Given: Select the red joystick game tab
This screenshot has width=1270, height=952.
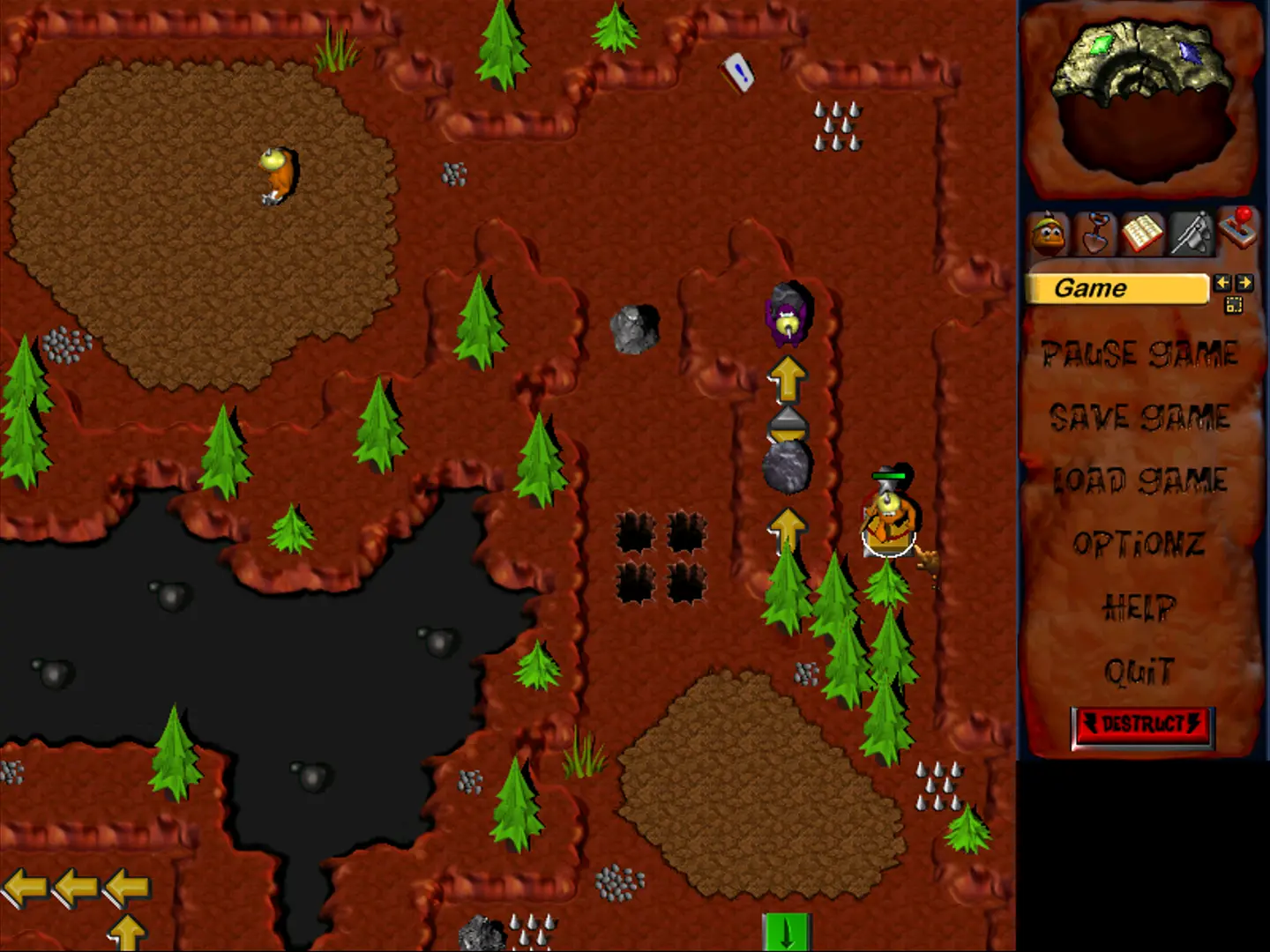Looking at the screenshot, I should [1237, 228].
